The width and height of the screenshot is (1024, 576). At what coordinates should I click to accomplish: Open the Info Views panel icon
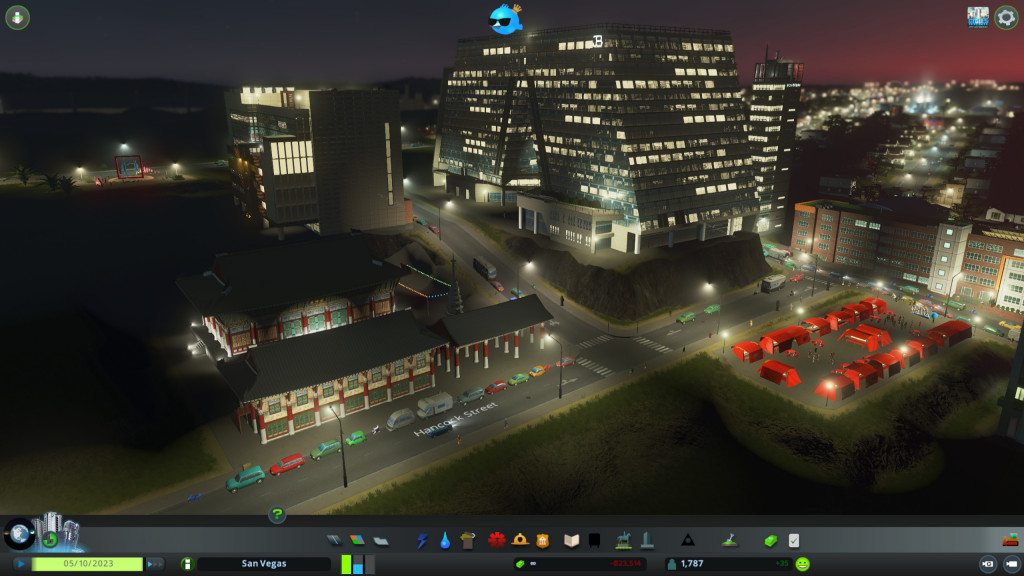coord(18,17)
